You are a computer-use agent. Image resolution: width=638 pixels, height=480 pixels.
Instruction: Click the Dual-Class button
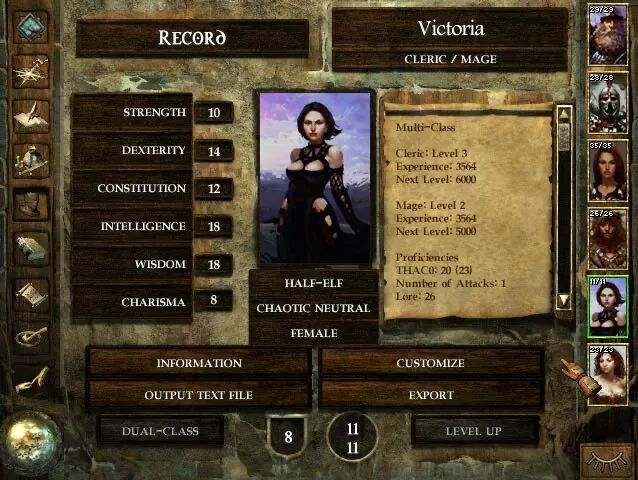click(160, 431)
